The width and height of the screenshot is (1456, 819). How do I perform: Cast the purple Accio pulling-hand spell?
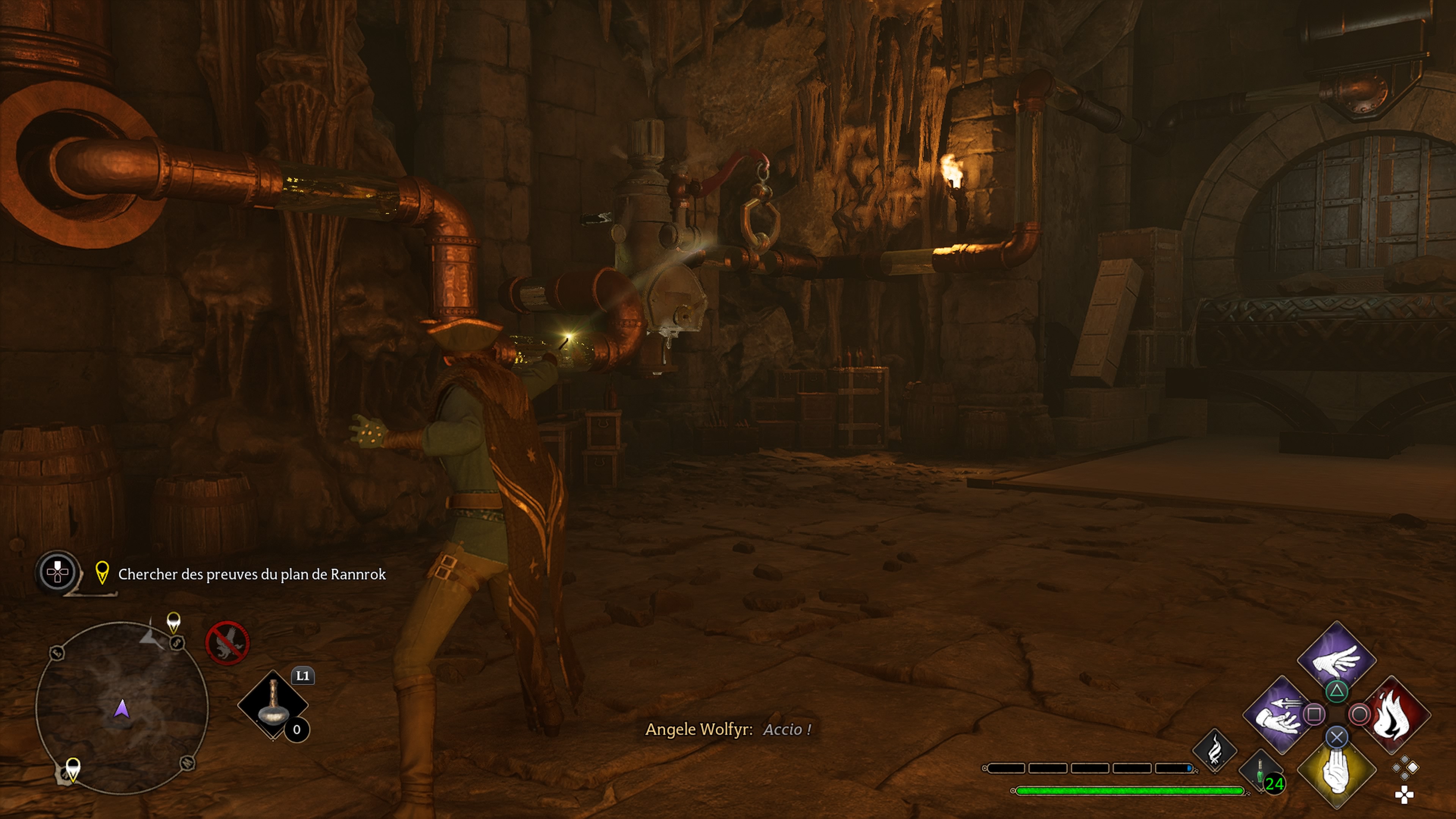(1279, 715)
